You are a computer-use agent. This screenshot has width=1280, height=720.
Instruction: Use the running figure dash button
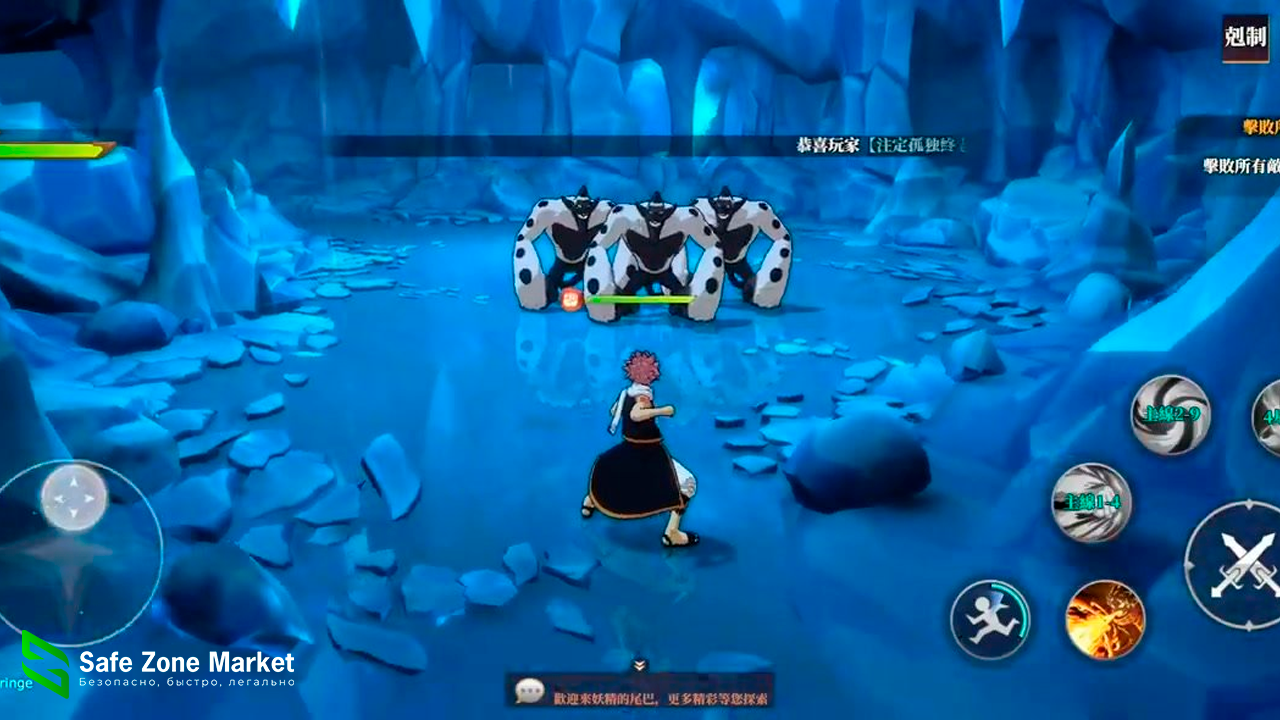coord(990,620)
